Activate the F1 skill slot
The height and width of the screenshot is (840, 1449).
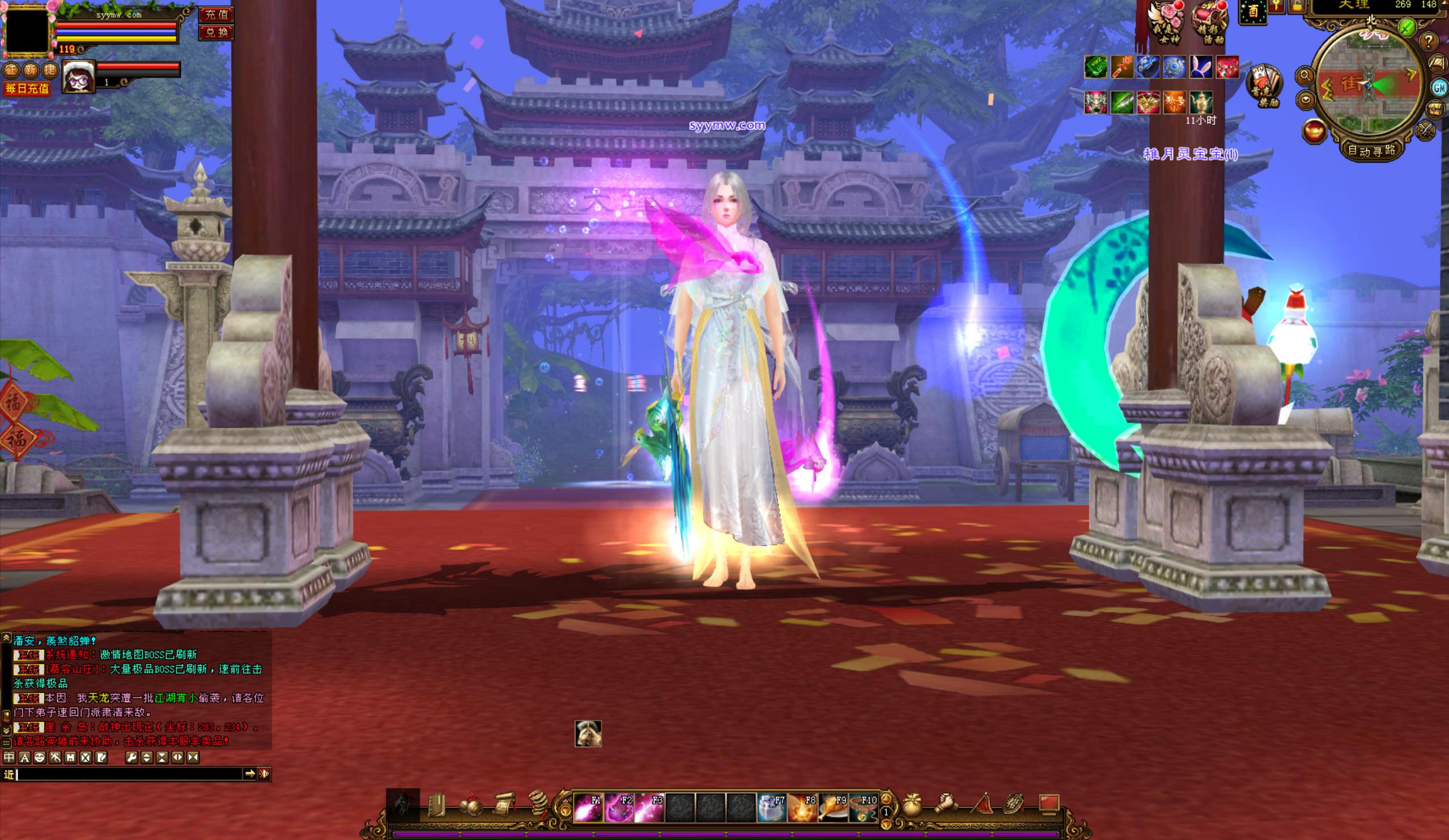point(588,807)
